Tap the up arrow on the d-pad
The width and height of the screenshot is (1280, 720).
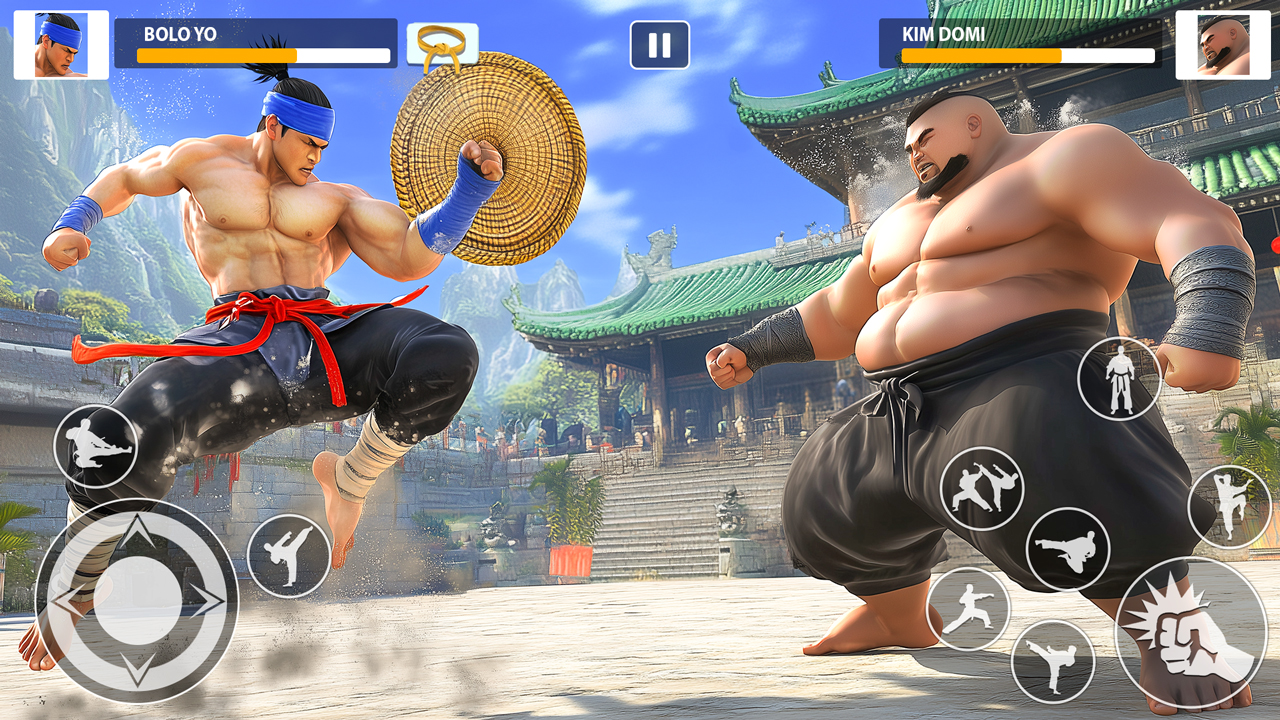[x=138, y=530]
